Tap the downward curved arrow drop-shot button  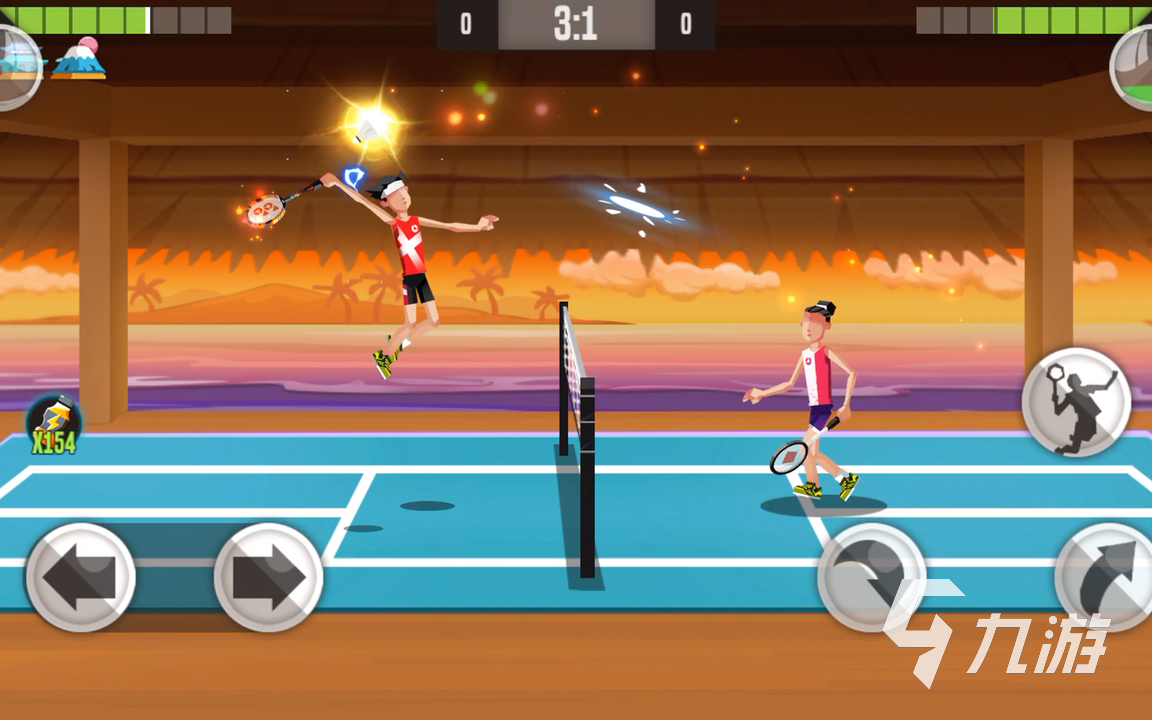[871, 577]
